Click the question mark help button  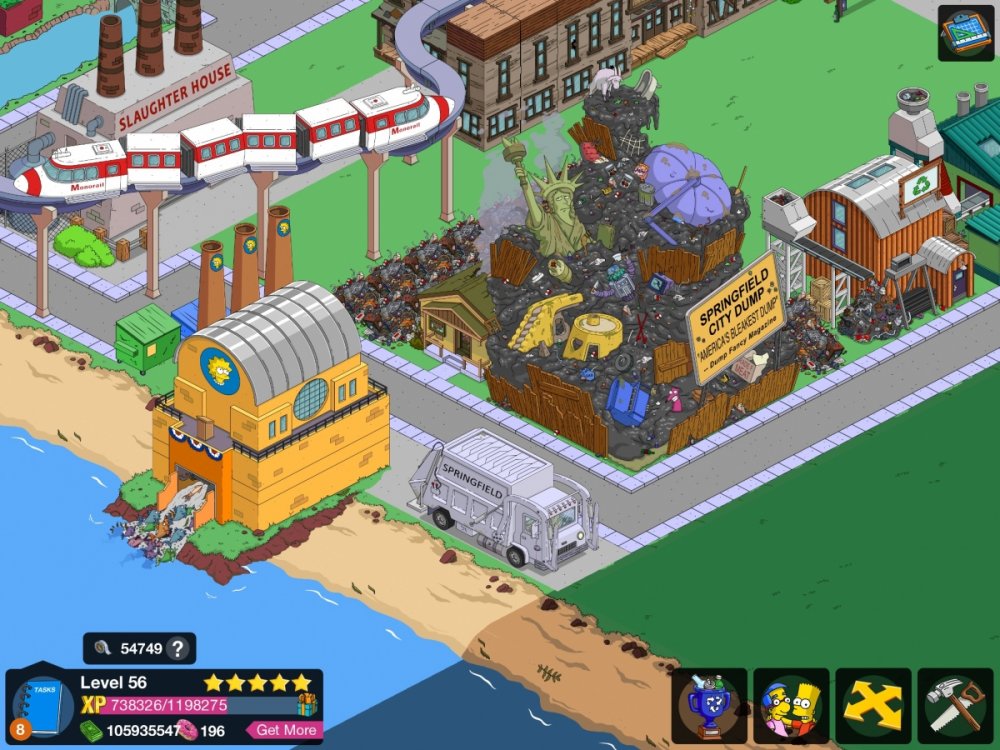(177, 648)
